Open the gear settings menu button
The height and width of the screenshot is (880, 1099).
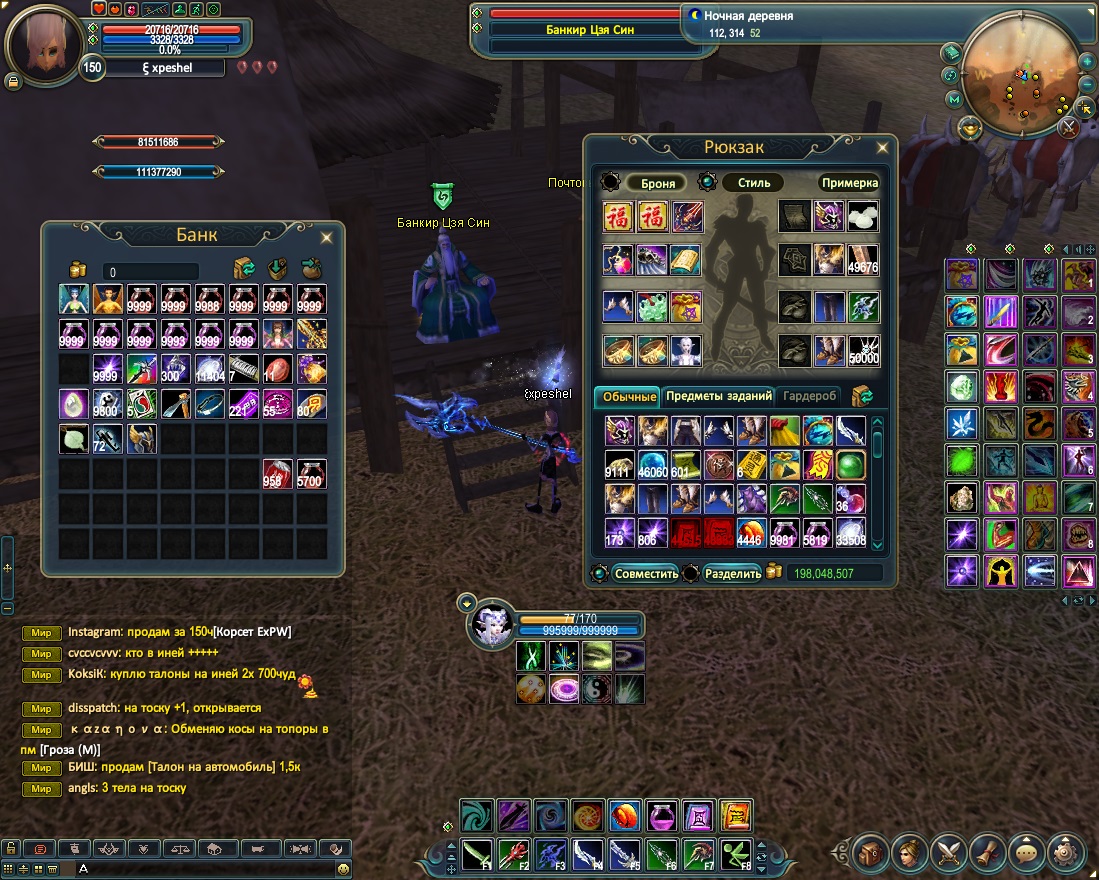tap(1066, 854)
